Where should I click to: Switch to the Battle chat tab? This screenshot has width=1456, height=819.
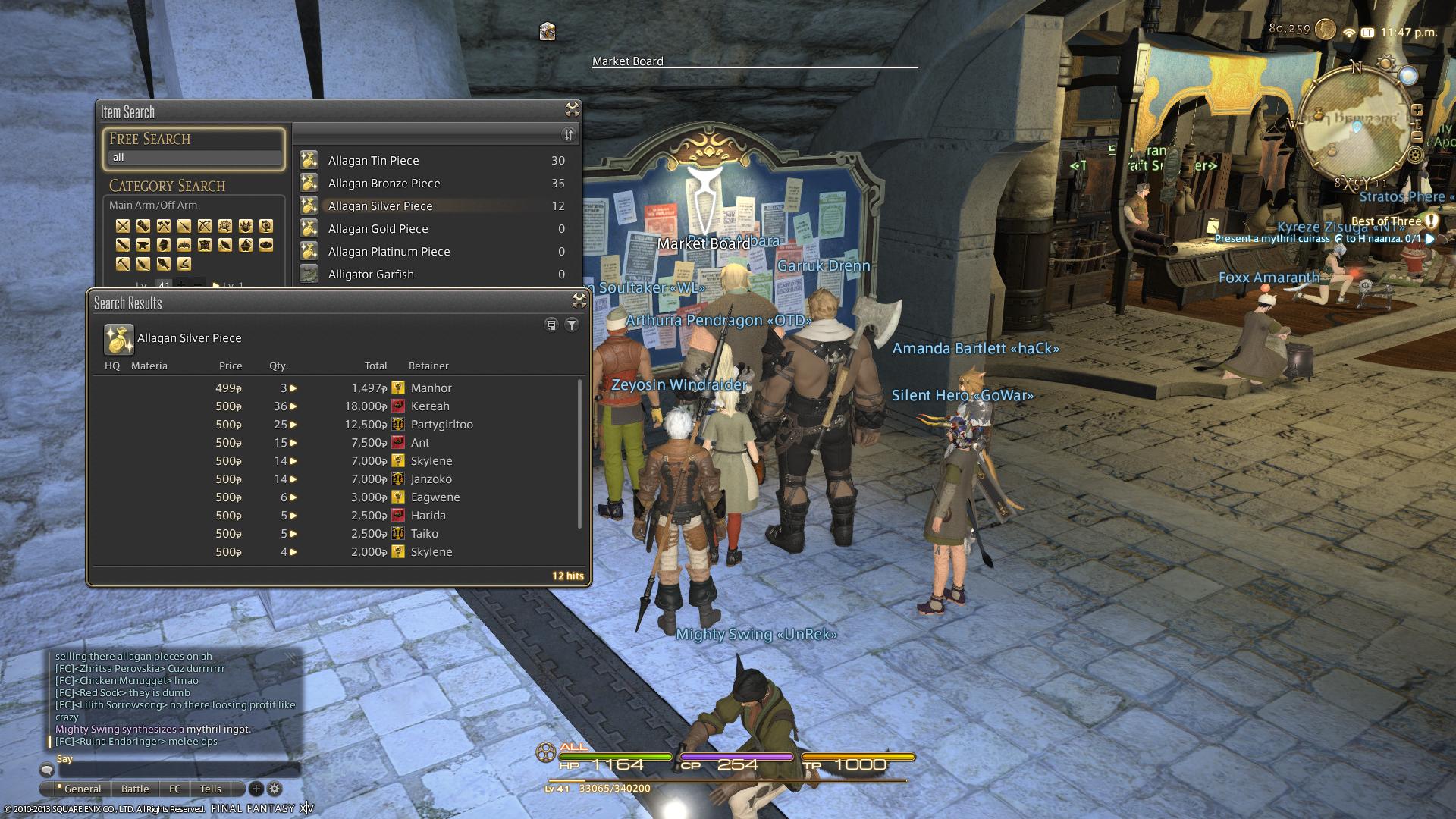coord(135,789)
